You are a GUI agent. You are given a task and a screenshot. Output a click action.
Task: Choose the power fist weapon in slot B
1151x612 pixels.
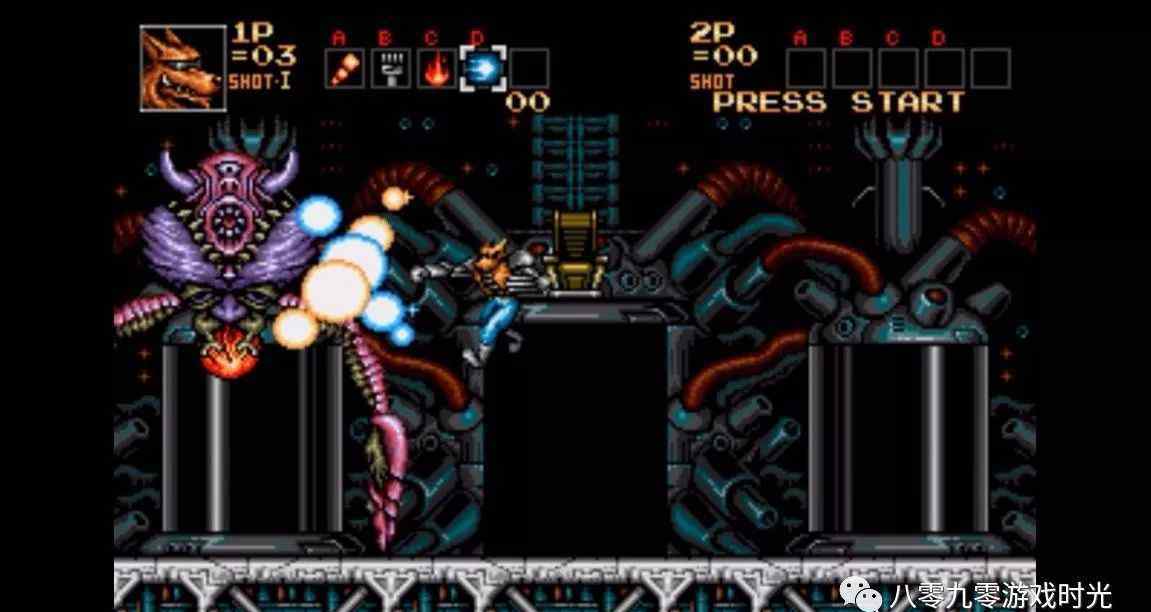coord(391,68)
